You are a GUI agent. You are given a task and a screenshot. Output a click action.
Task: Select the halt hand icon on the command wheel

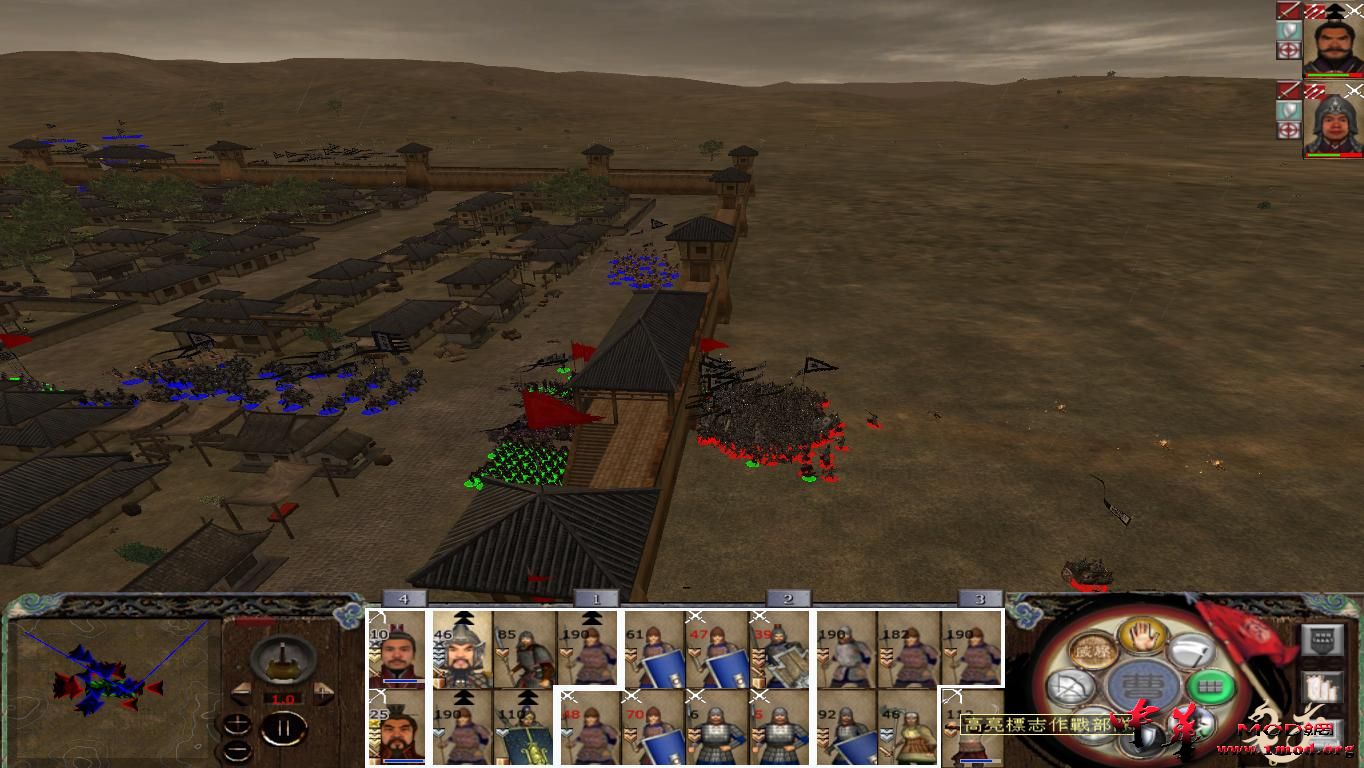click(1141, 635)
